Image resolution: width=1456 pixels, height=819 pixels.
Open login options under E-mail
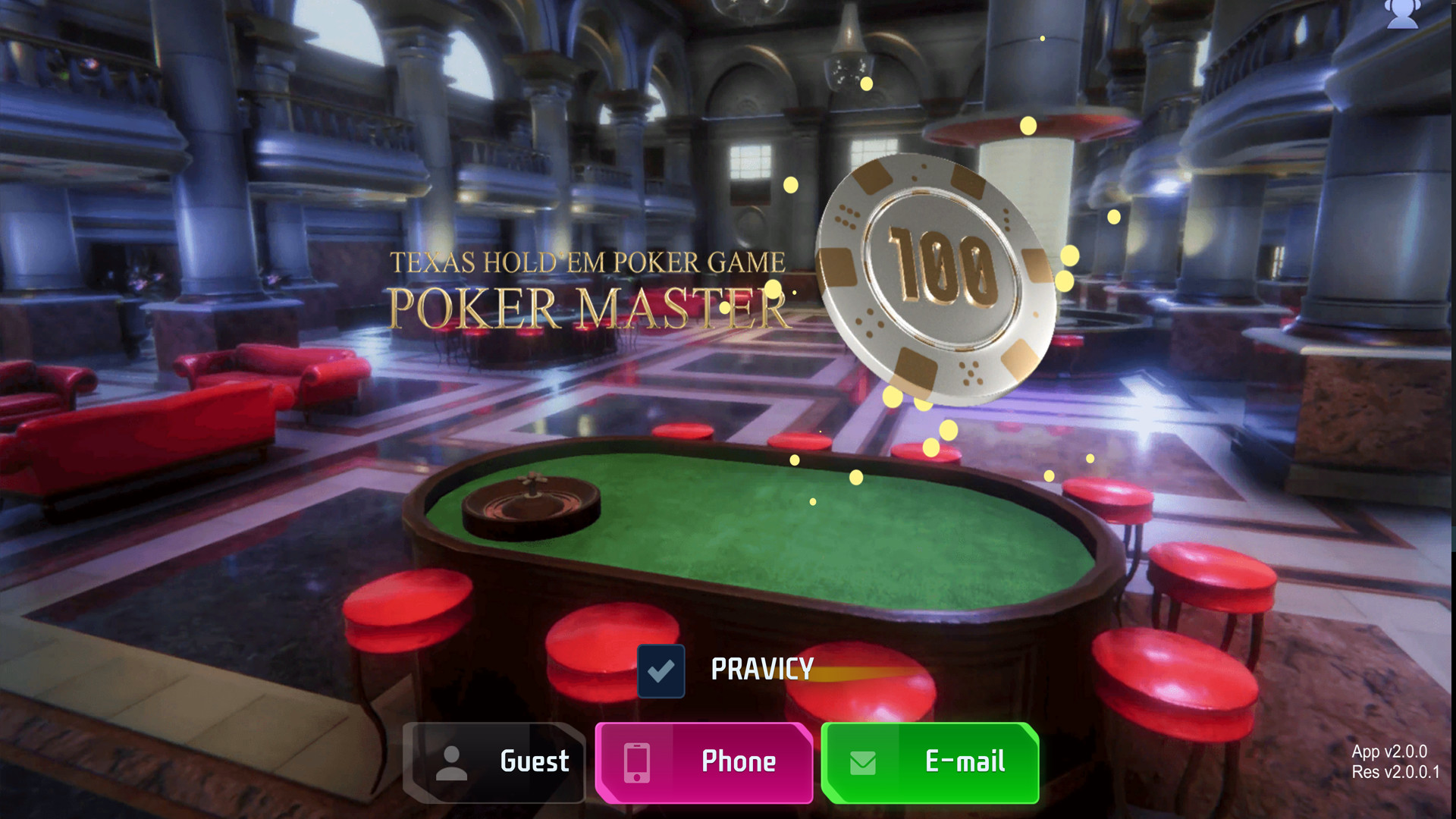tap(929, 762)
